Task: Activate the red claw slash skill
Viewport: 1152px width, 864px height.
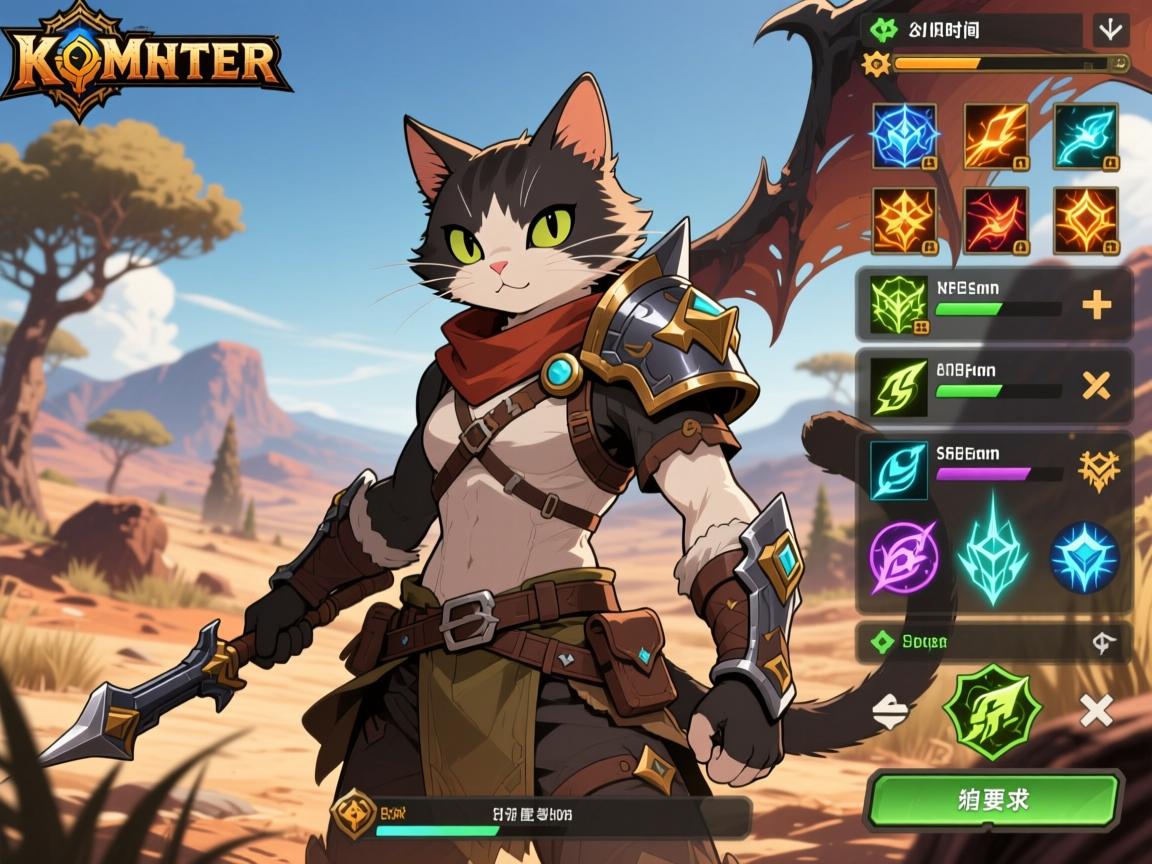Action: point(996,220)
